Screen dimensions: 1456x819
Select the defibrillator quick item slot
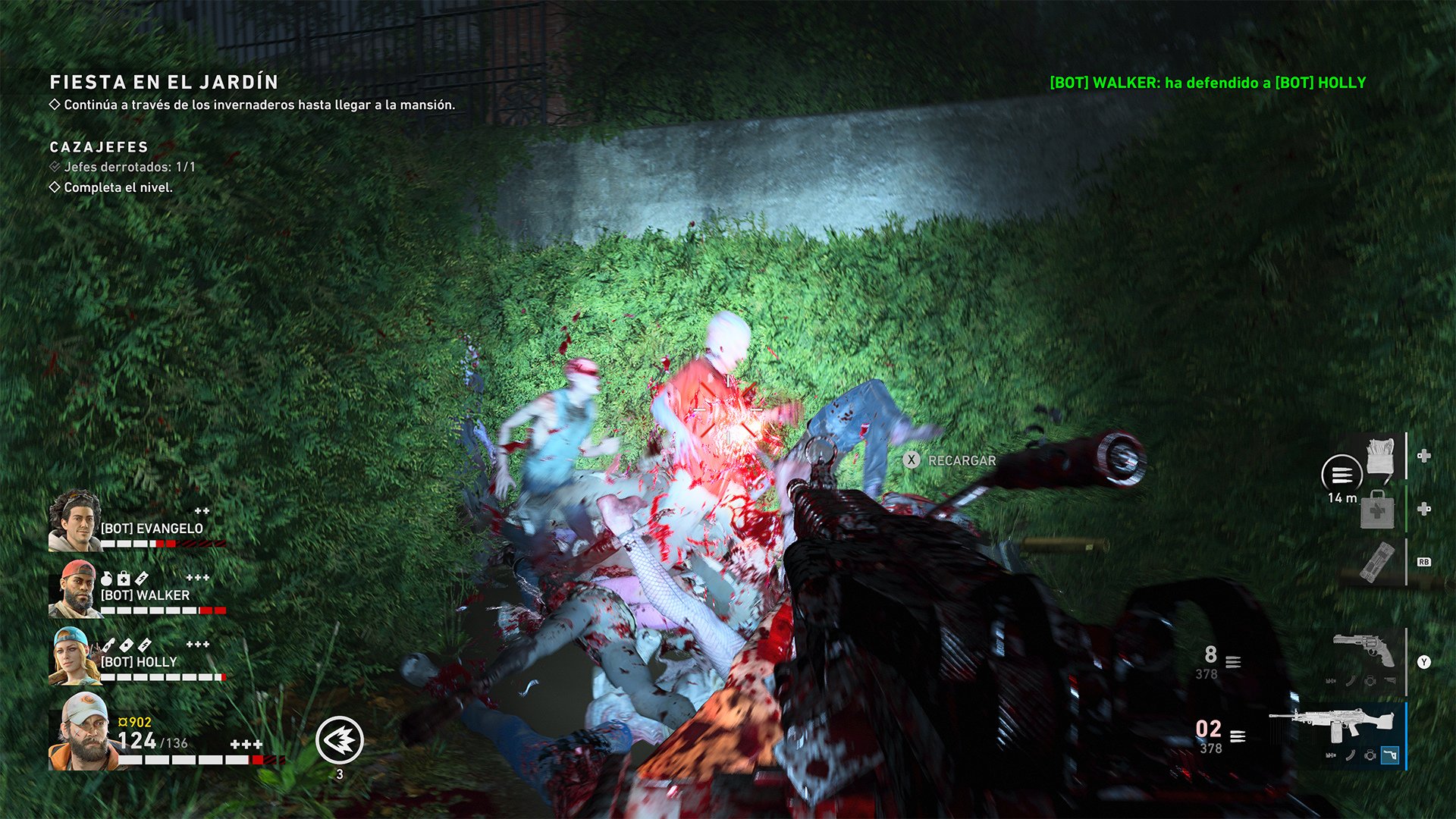[x=1376, y=562]
